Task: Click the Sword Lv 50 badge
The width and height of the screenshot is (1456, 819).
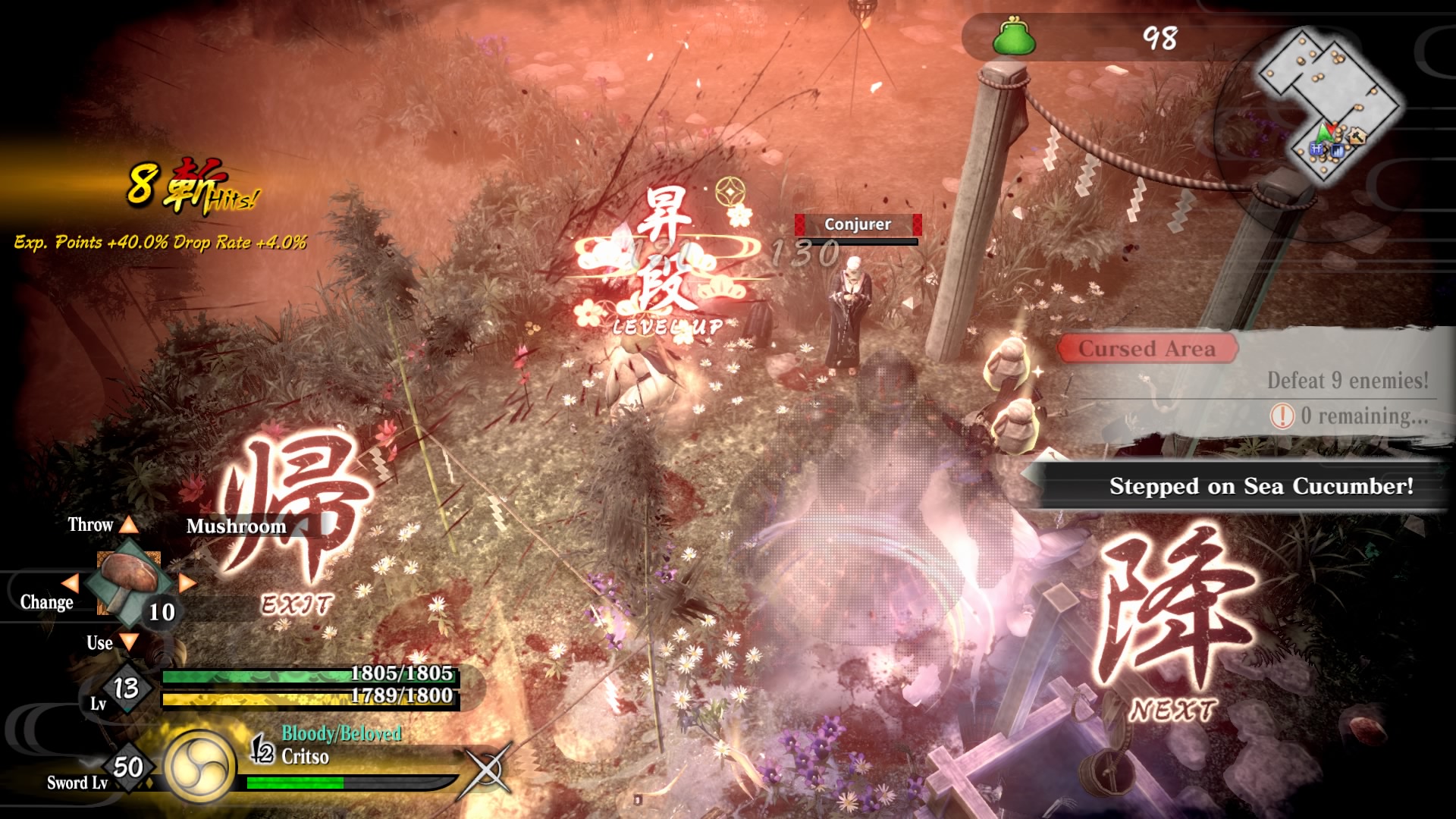Action: pyautogui.click(x=127, y=767)
